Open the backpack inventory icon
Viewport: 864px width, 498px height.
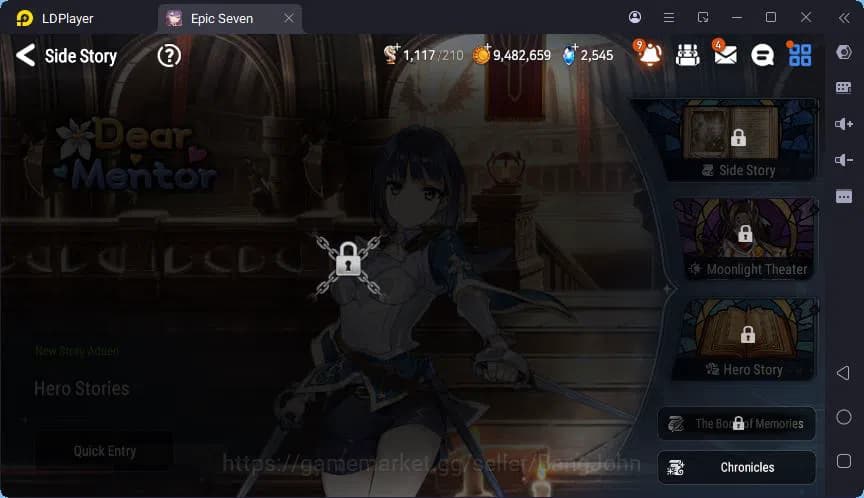click(x=686, y=56)
